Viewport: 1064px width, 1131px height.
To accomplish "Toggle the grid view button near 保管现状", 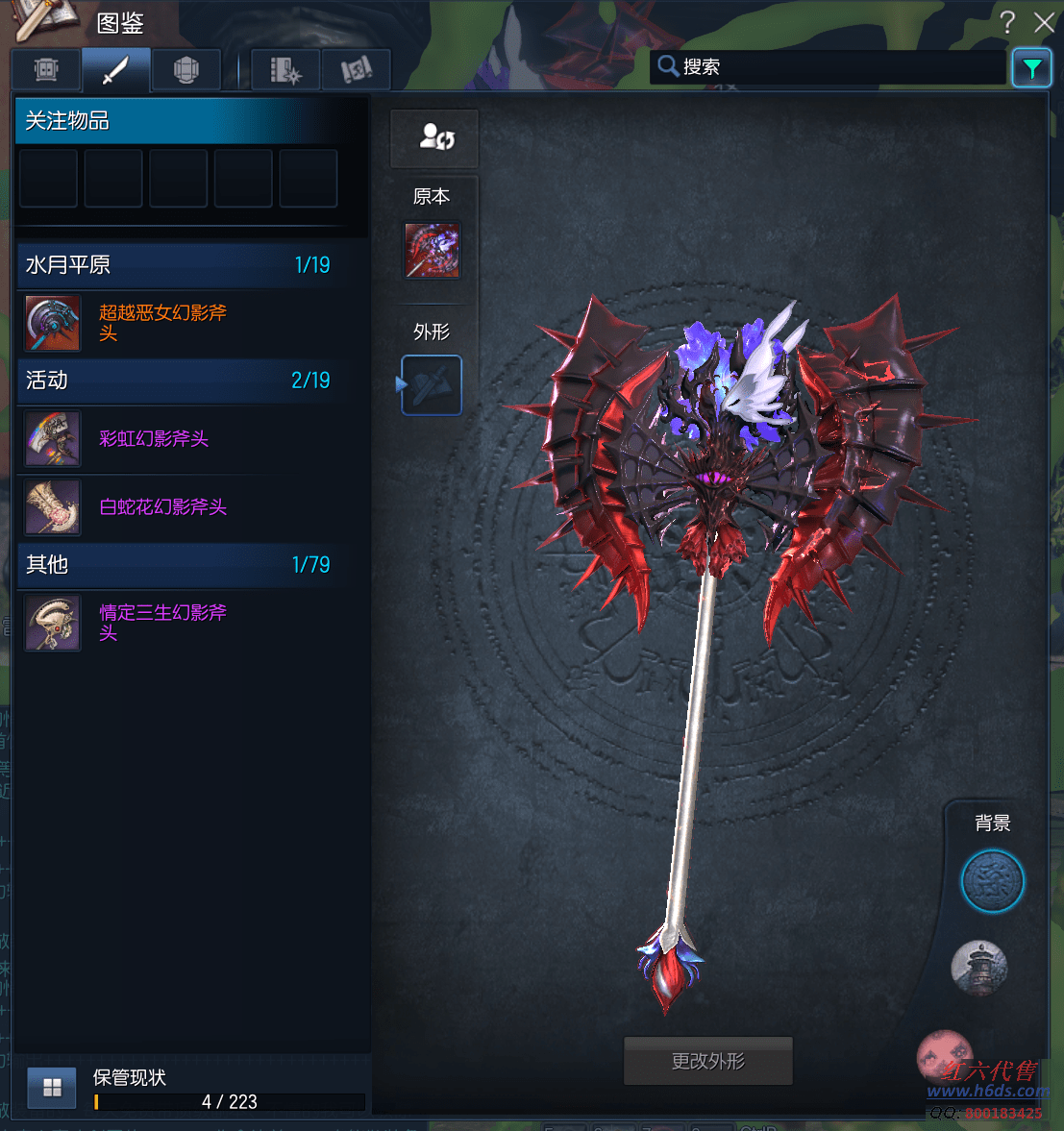I will pos(52,1088).
